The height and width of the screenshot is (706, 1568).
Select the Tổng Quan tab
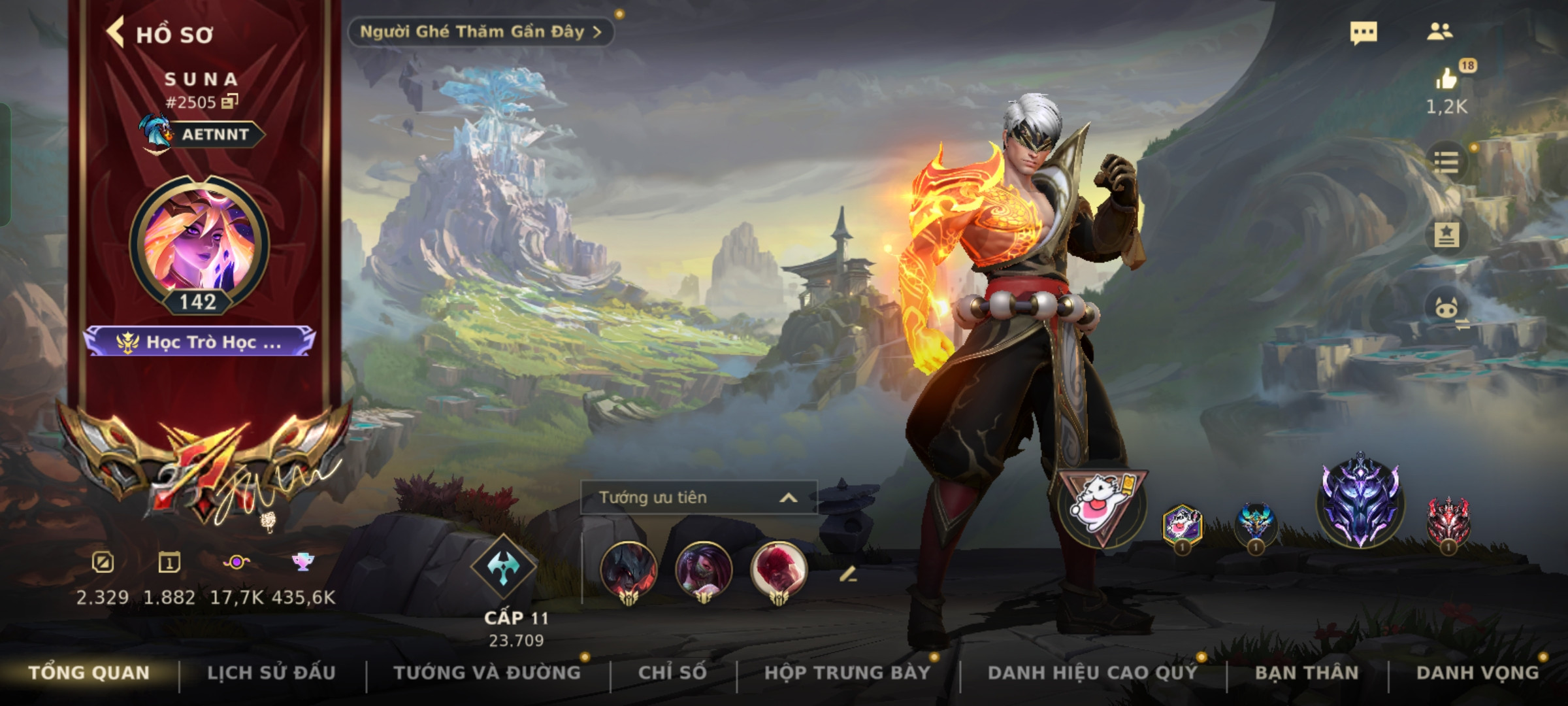(90, 673)
